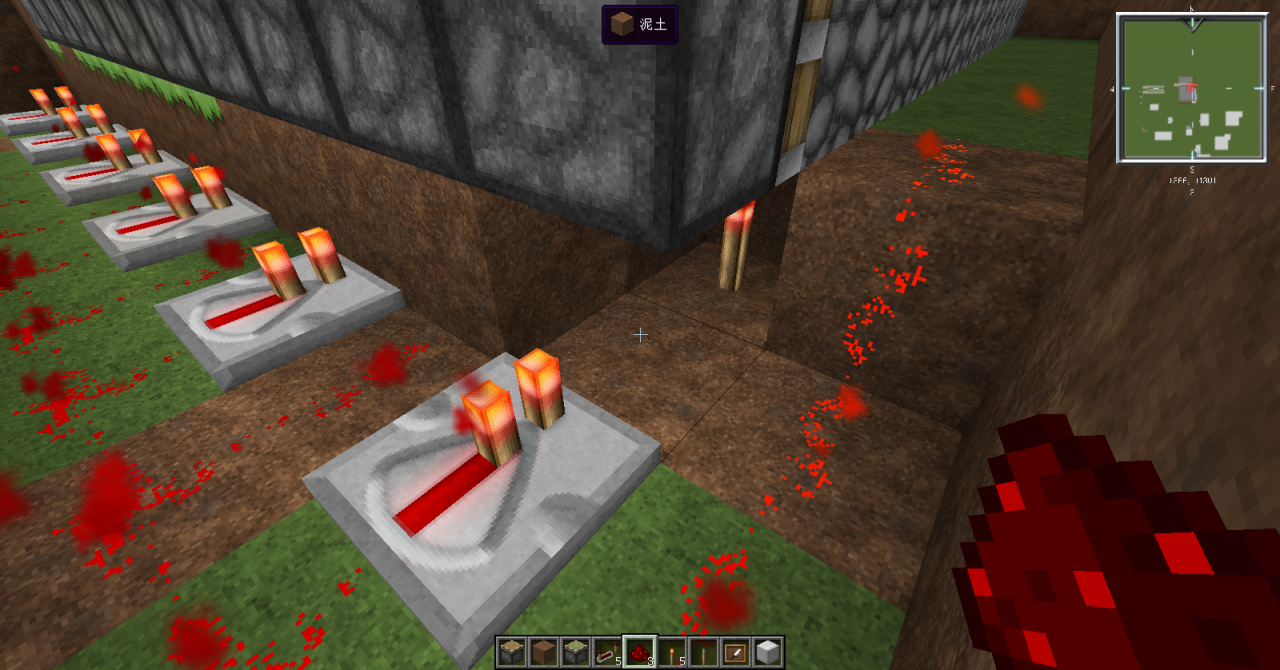Select the framed feather item slot
Image resolution: width=1280 pixels, height=670 pixels.
pyautogui.click(x=735, y=652)
